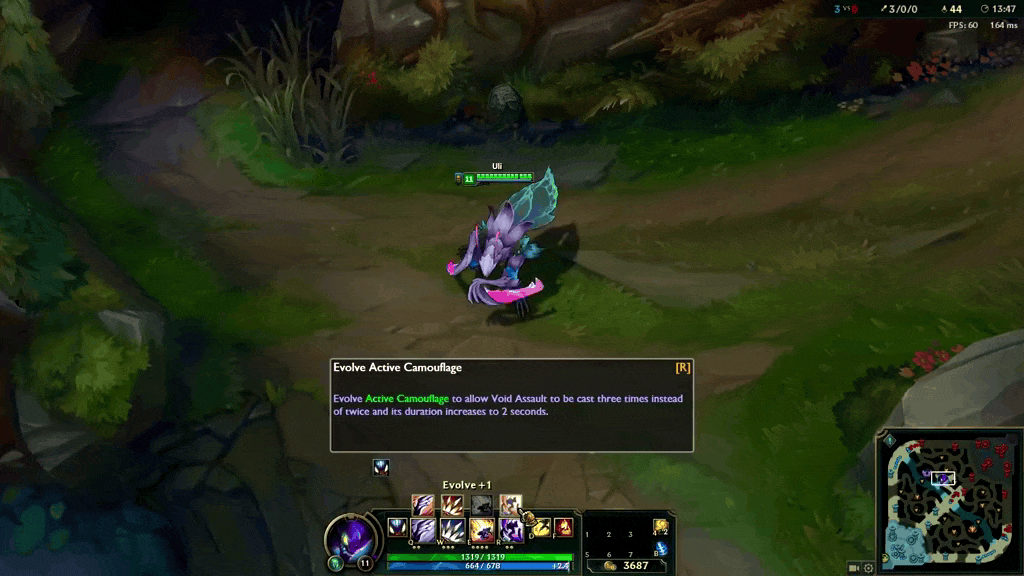Click the blue Recall button
1024x576 pixels.
click(660, 548)
